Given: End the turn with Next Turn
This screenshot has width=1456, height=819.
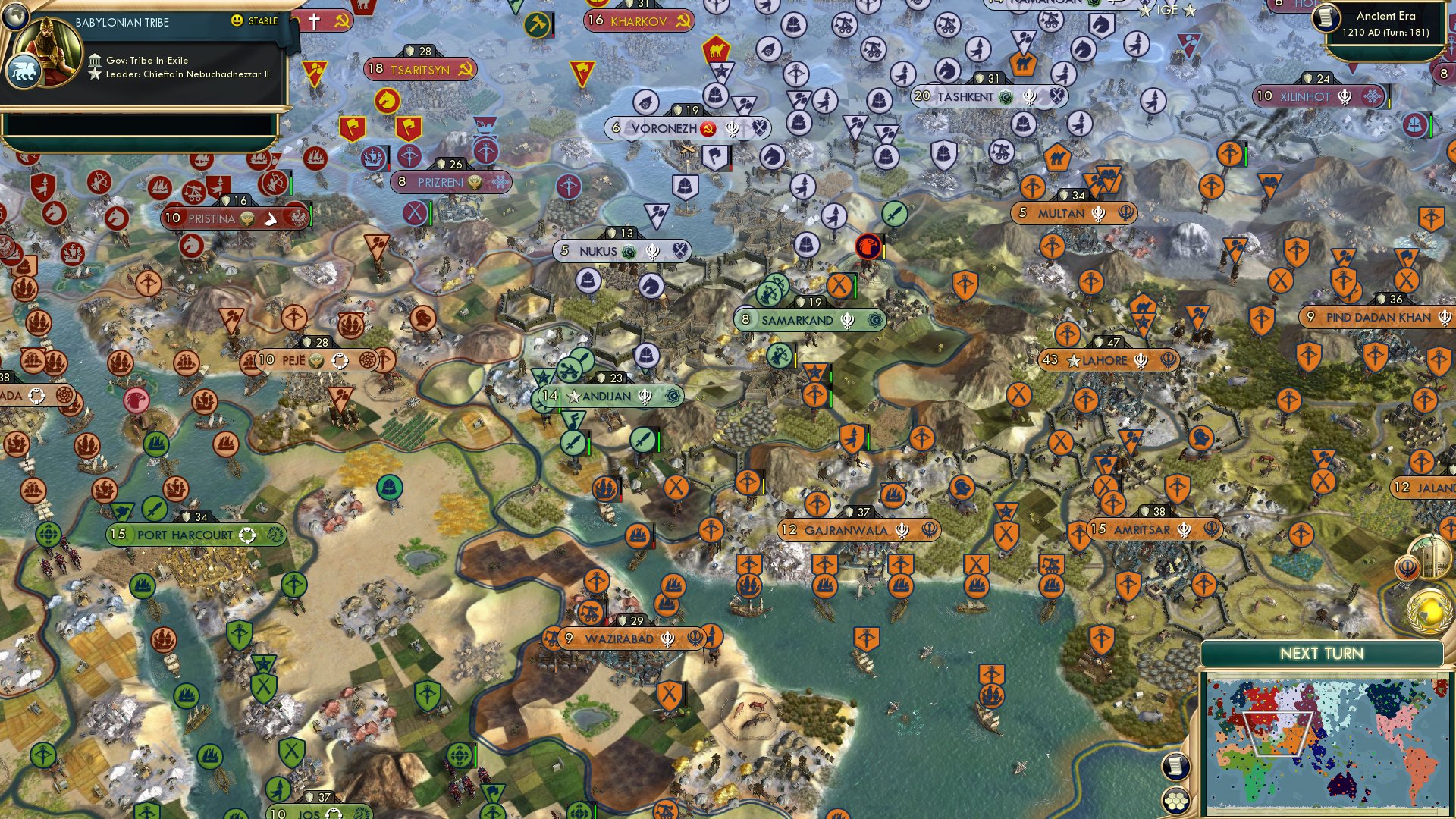Looking at the screenshot, I should (x=1321, y=654).
